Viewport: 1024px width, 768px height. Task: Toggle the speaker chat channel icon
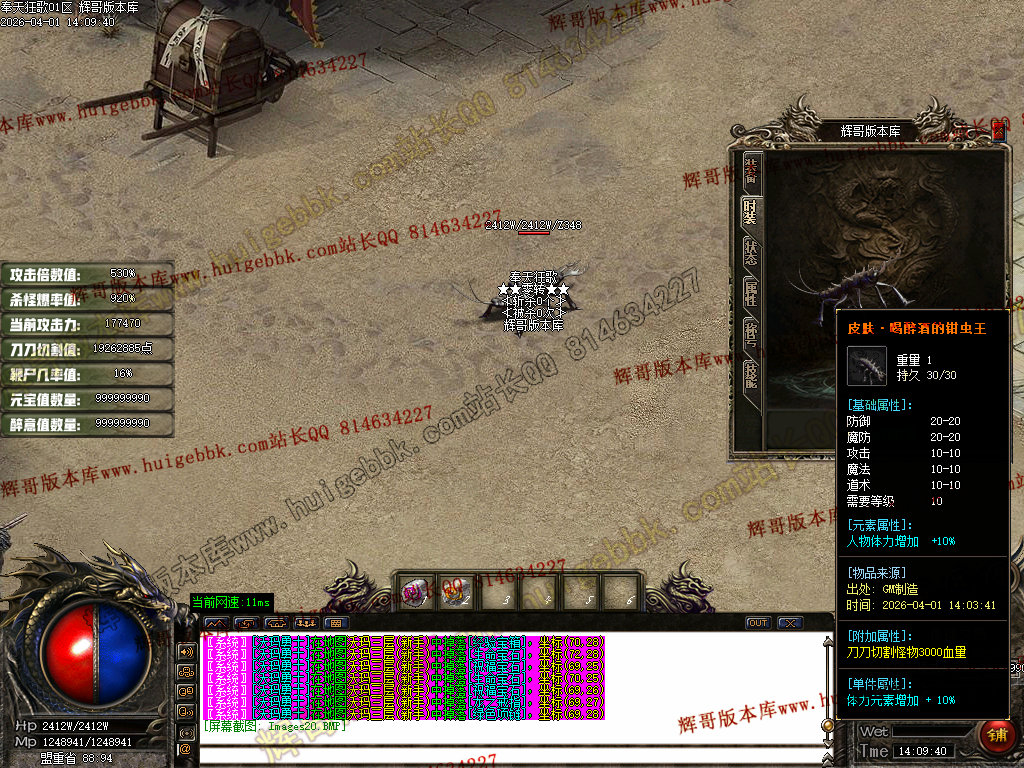185,651
